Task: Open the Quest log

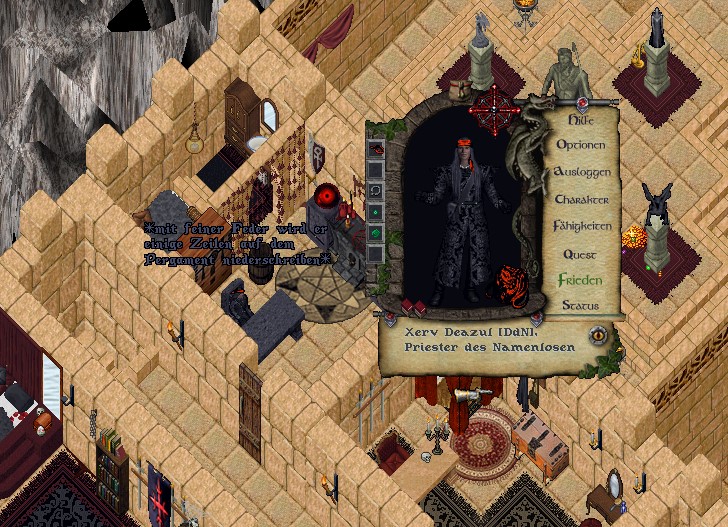Action: (x=580, y=254)
